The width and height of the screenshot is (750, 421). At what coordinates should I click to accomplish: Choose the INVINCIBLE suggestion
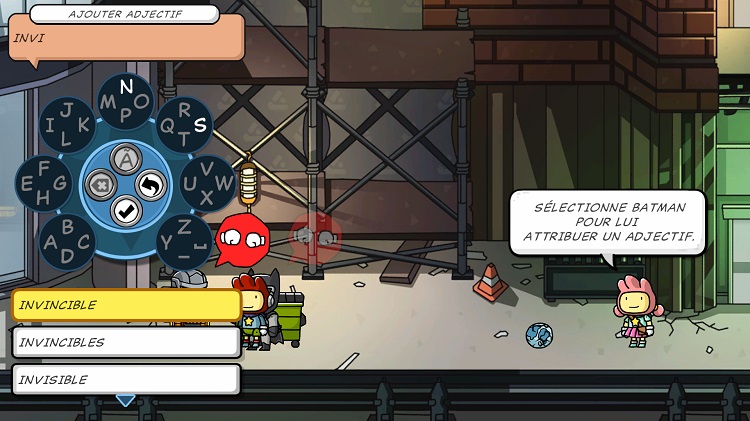(x=126, y=305)
